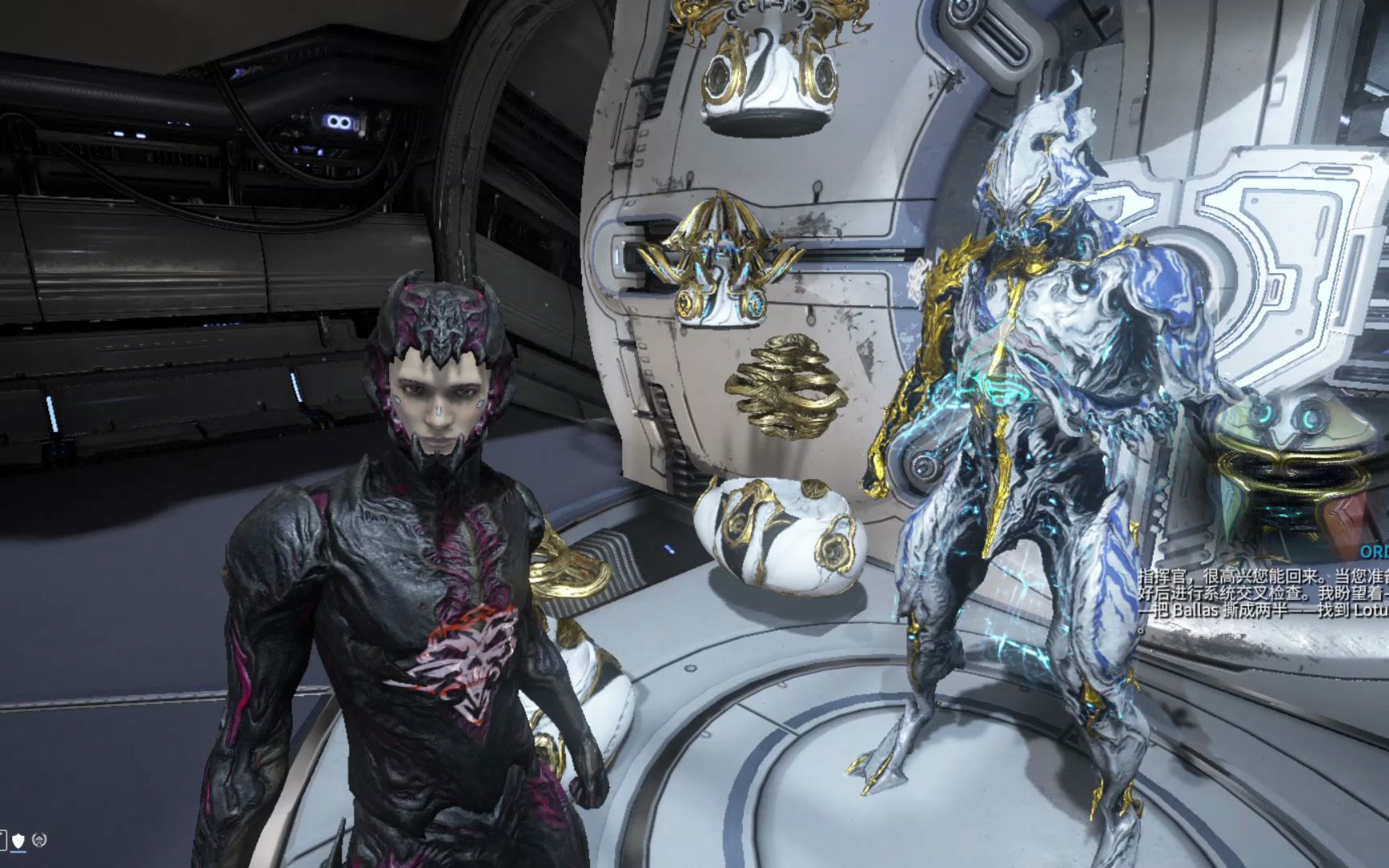The image size is (1389, 868).
Task: Open the laurel wreath chat tab
Action: point(40,841)
